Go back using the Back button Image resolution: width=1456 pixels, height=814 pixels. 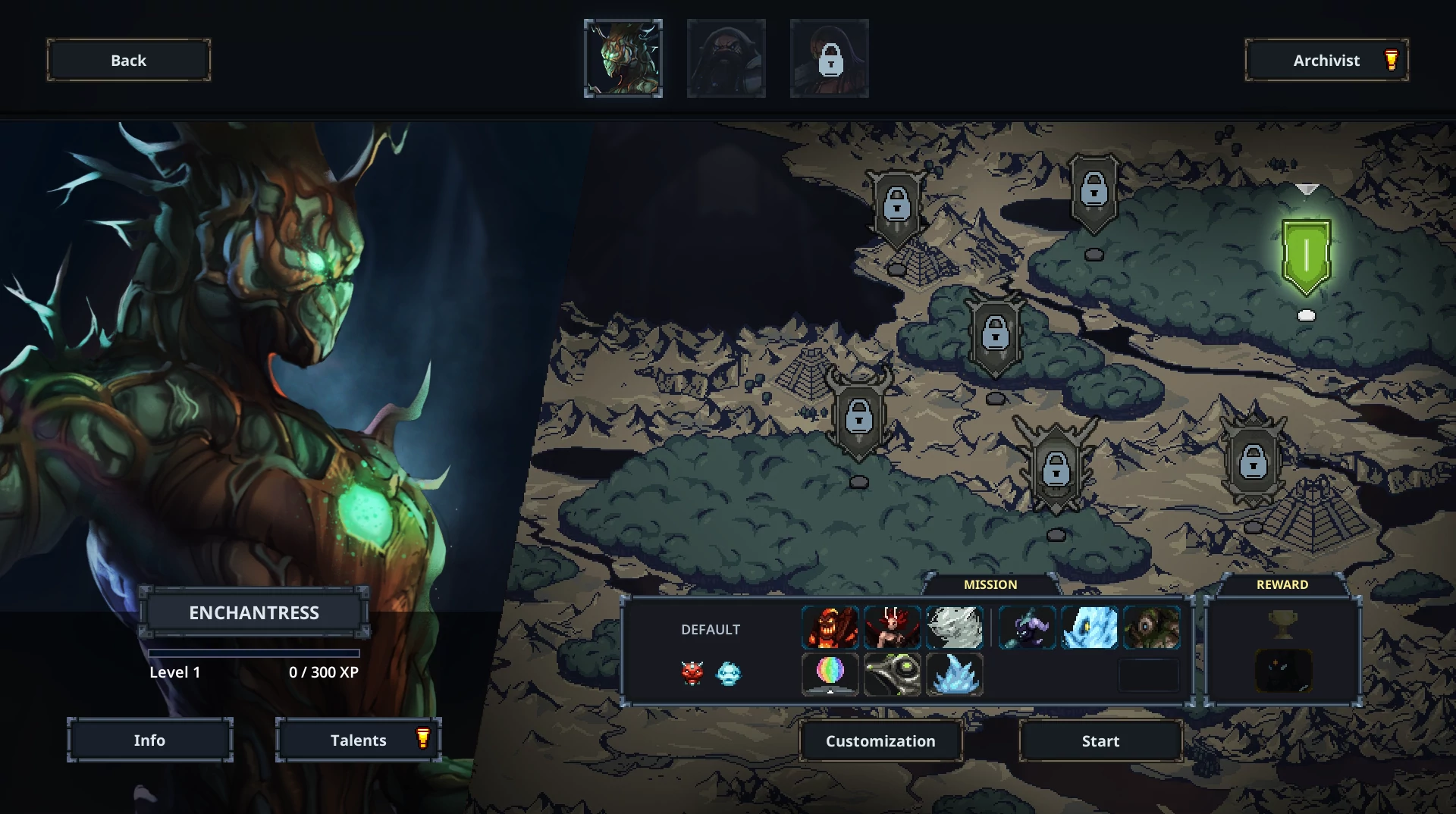[x=128, y=61]
